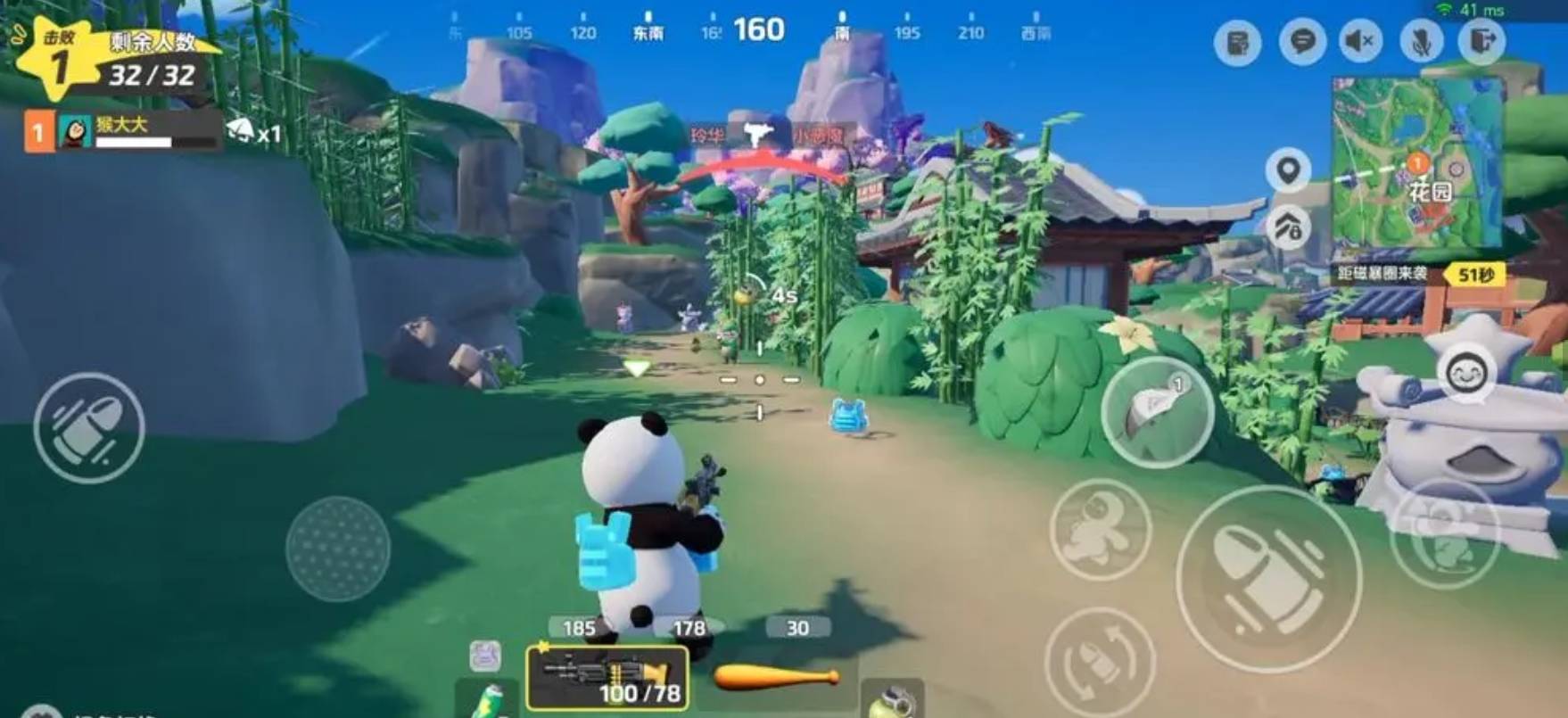Use the glider skill button

point(1157,411)
